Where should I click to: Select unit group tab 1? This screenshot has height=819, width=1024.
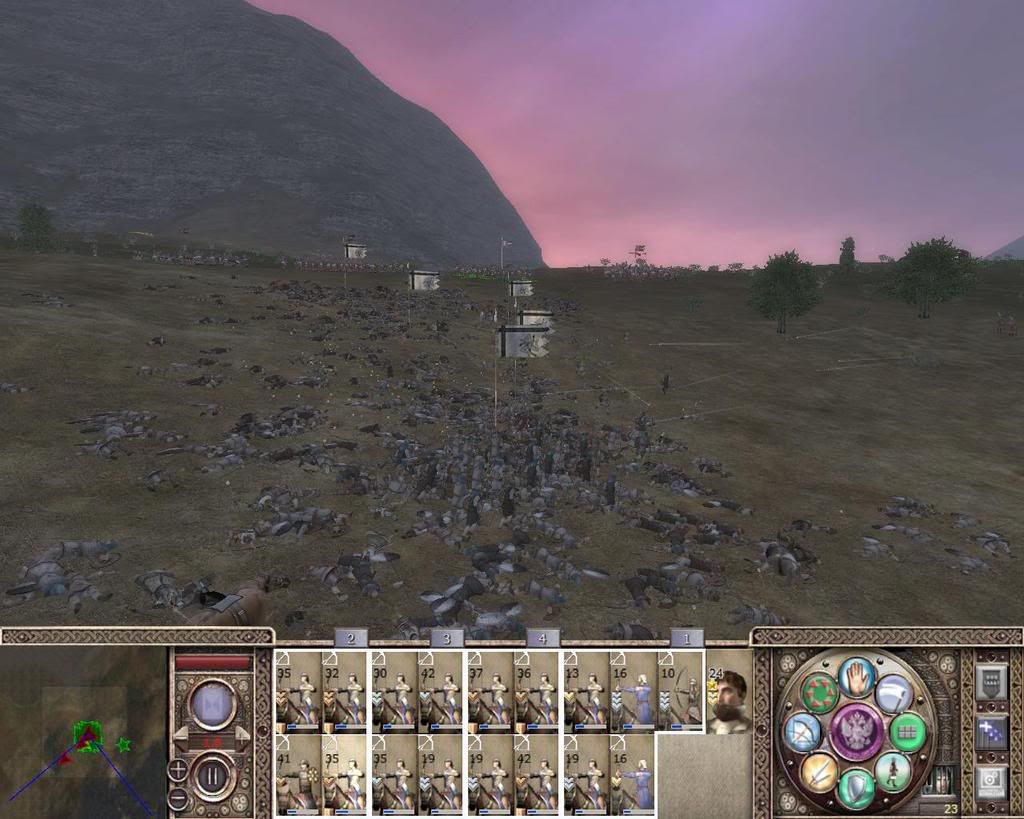pos(686,638)
